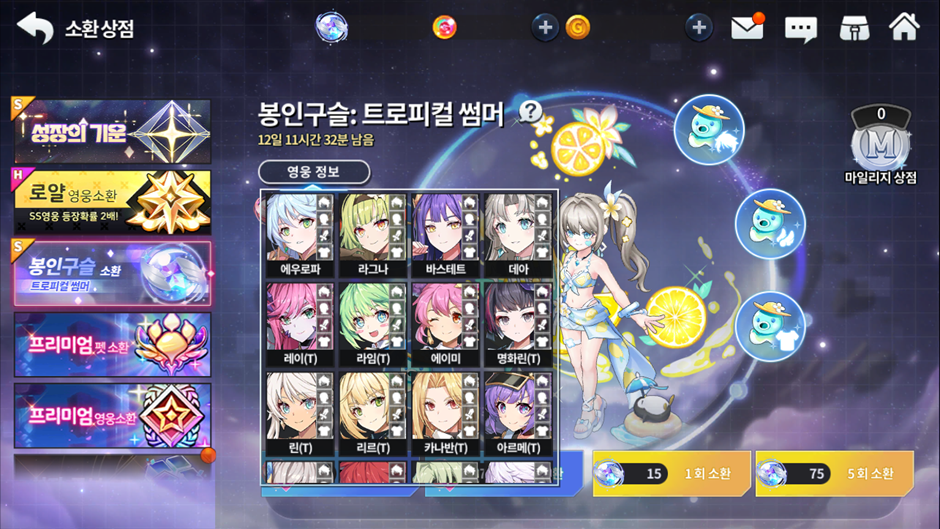Screen dimensions: 940x529
Task: Perform 5회 소환 for 75 orbs
Action: (x=833, y=473)
